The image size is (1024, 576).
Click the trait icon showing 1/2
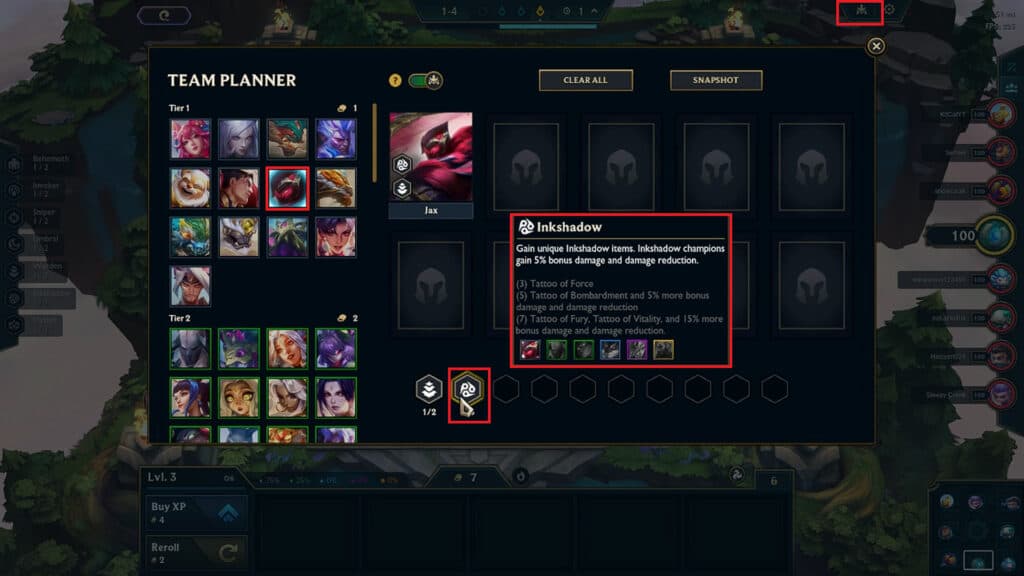pyautogui.click(x=428, y=388)
